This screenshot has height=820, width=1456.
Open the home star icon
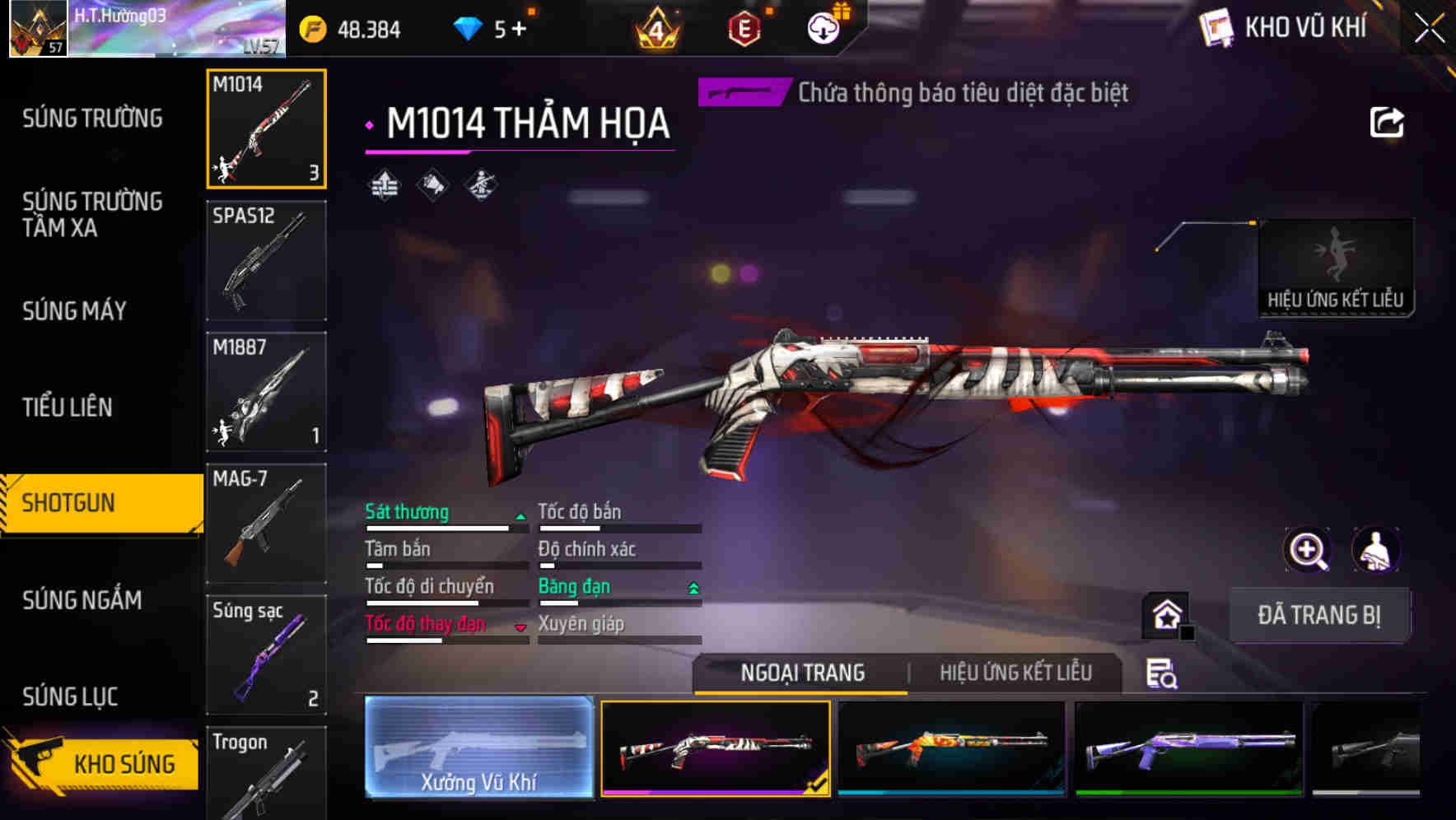[1165, 615]
